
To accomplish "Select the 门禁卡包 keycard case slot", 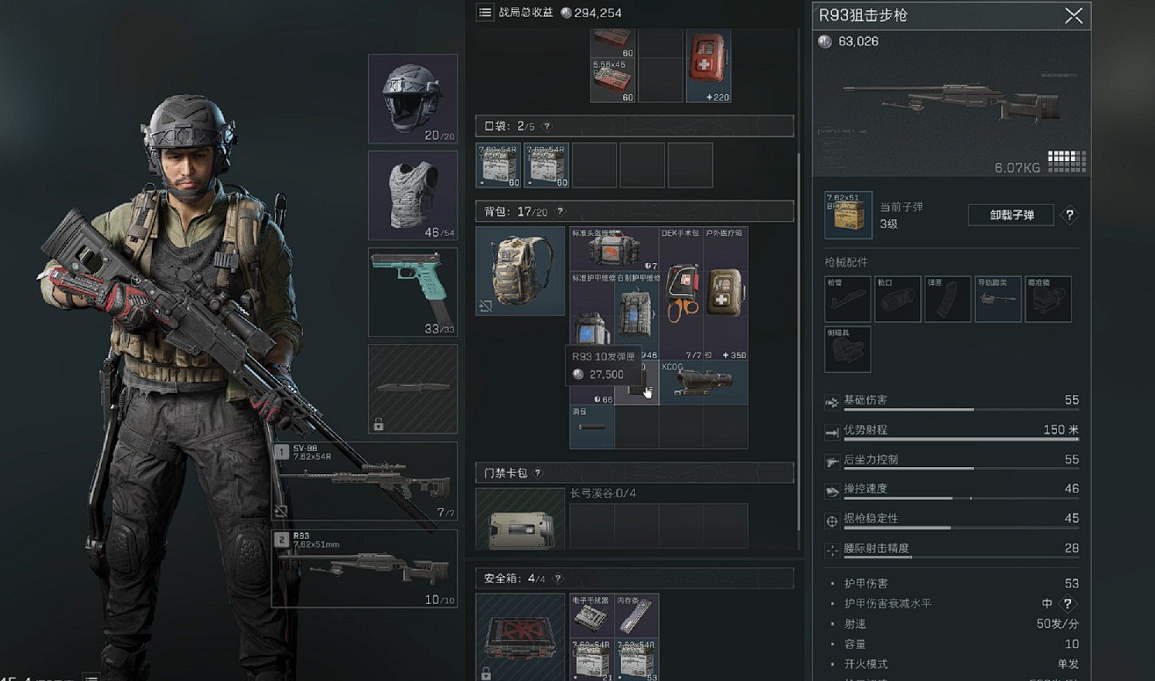I will 520,518.
